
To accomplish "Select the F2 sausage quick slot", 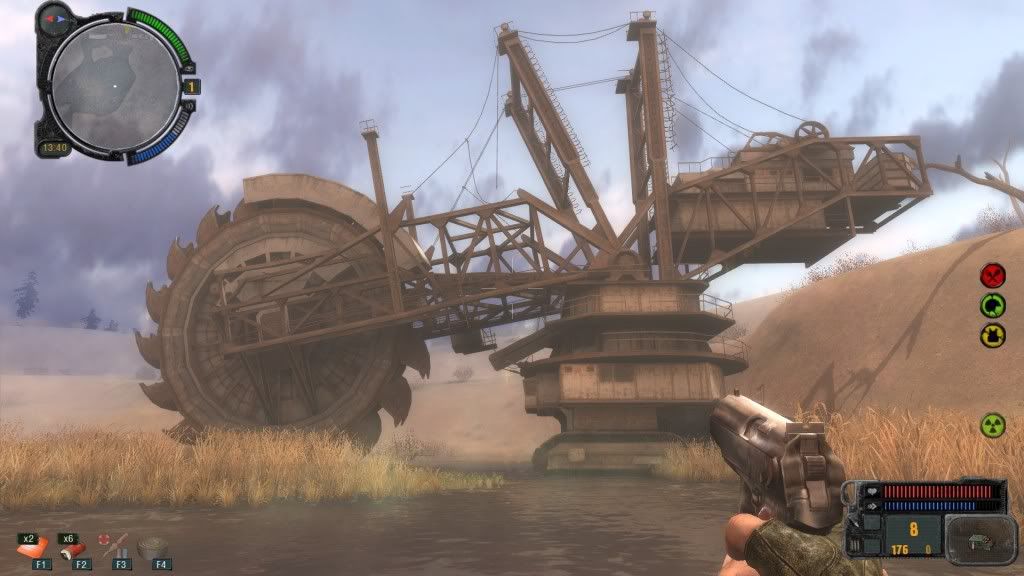I will pyautogui.click(x=74, y=548).
